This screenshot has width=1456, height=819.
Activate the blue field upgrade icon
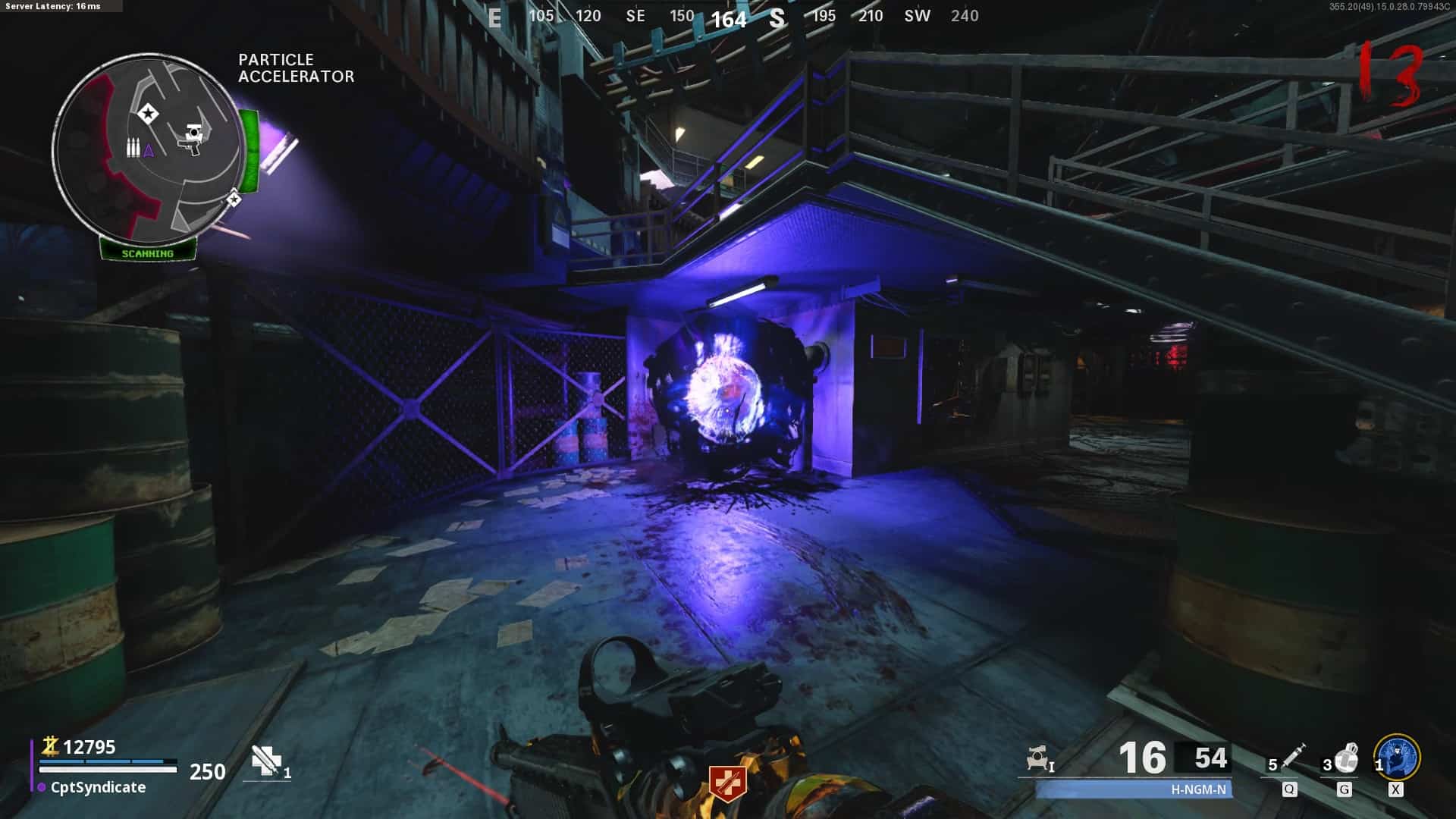point(1397,757)
